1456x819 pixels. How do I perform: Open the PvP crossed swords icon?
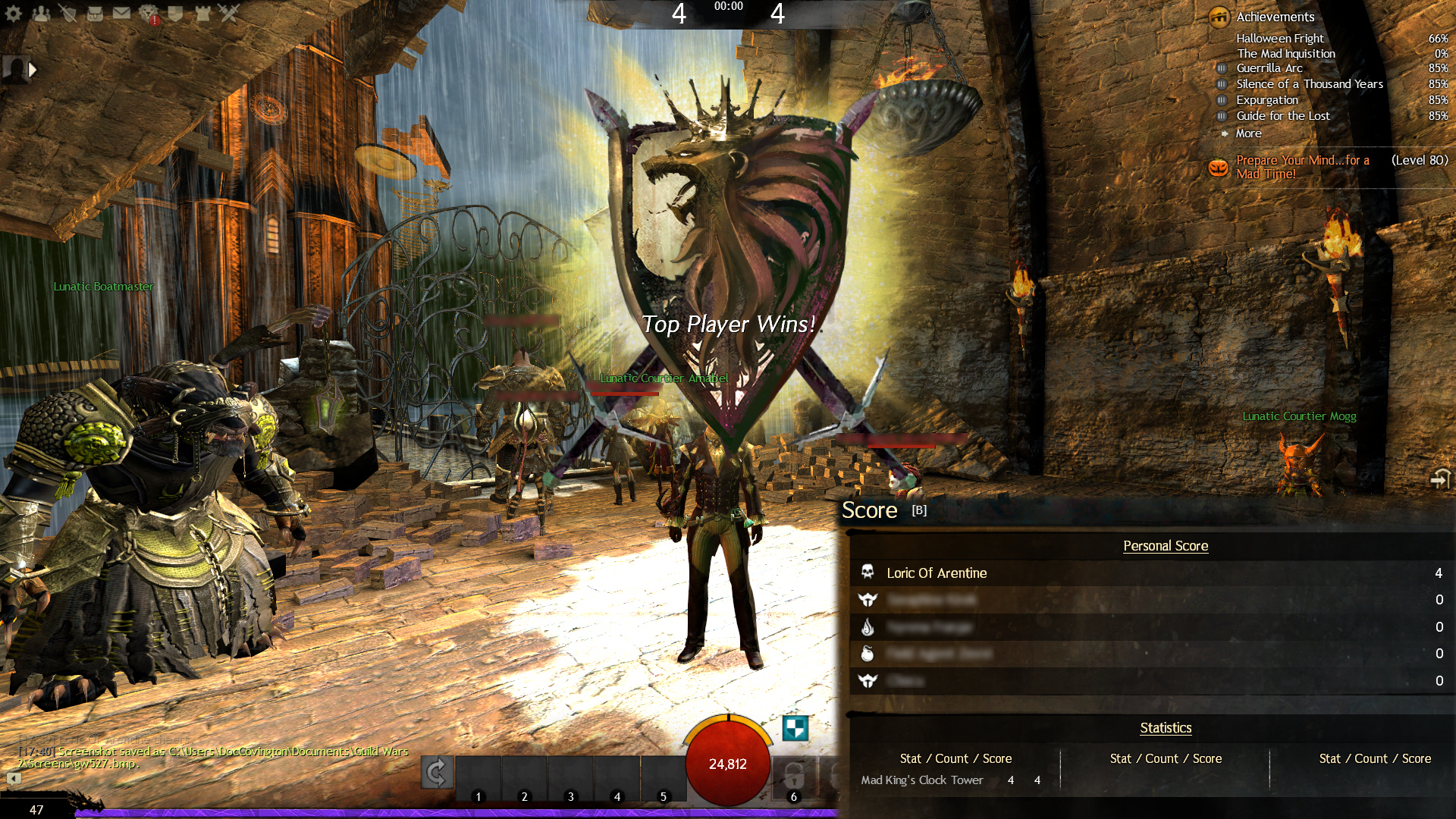pos(228,13)
